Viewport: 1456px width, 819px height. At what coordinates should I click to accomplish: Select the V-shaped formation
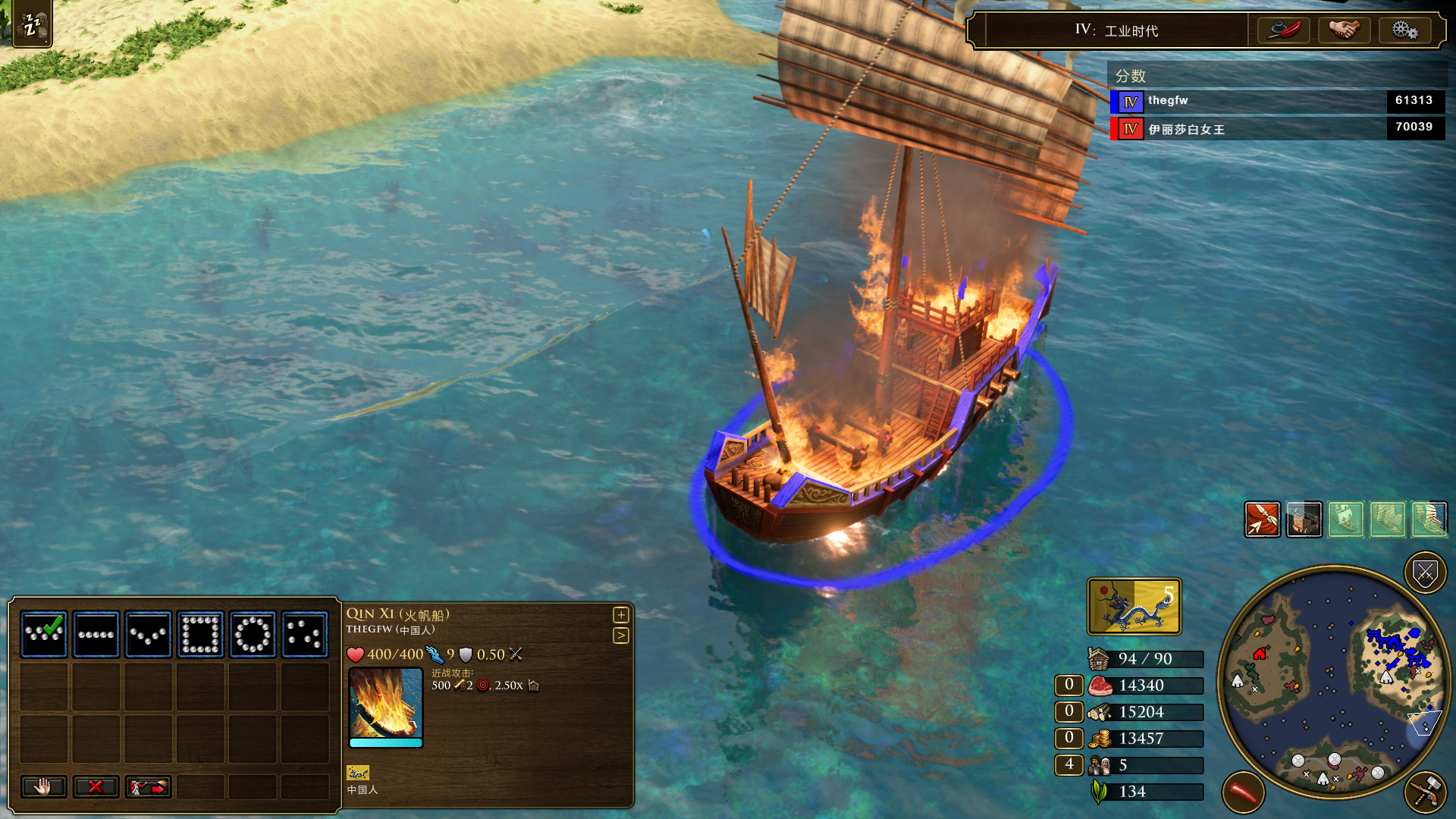(x=149, y=634)
